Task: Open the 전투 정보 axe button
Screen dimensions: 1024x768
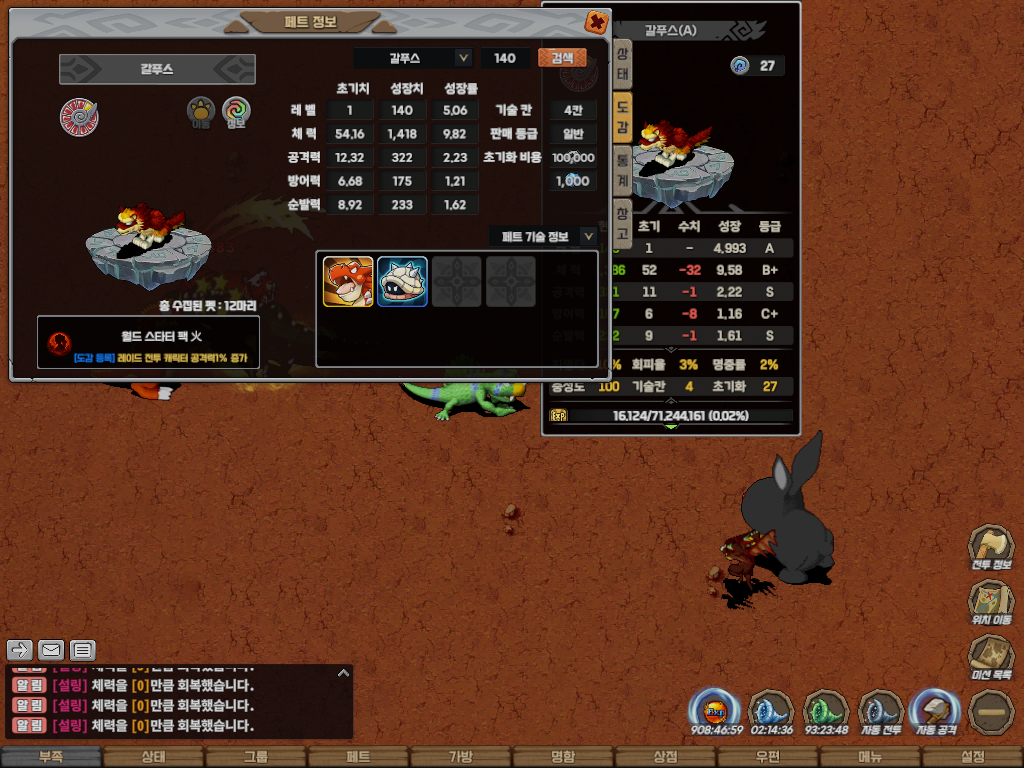Action: tap(991, 548)
